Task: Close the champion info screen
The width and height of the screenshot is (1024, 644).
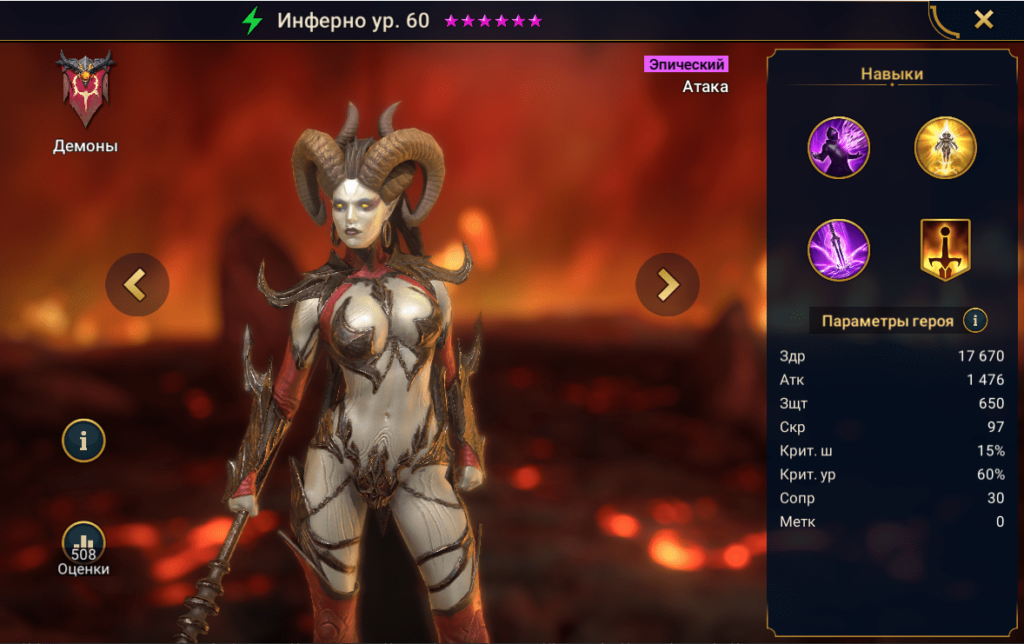Action: pyautogui.click(x=984, y=19)
